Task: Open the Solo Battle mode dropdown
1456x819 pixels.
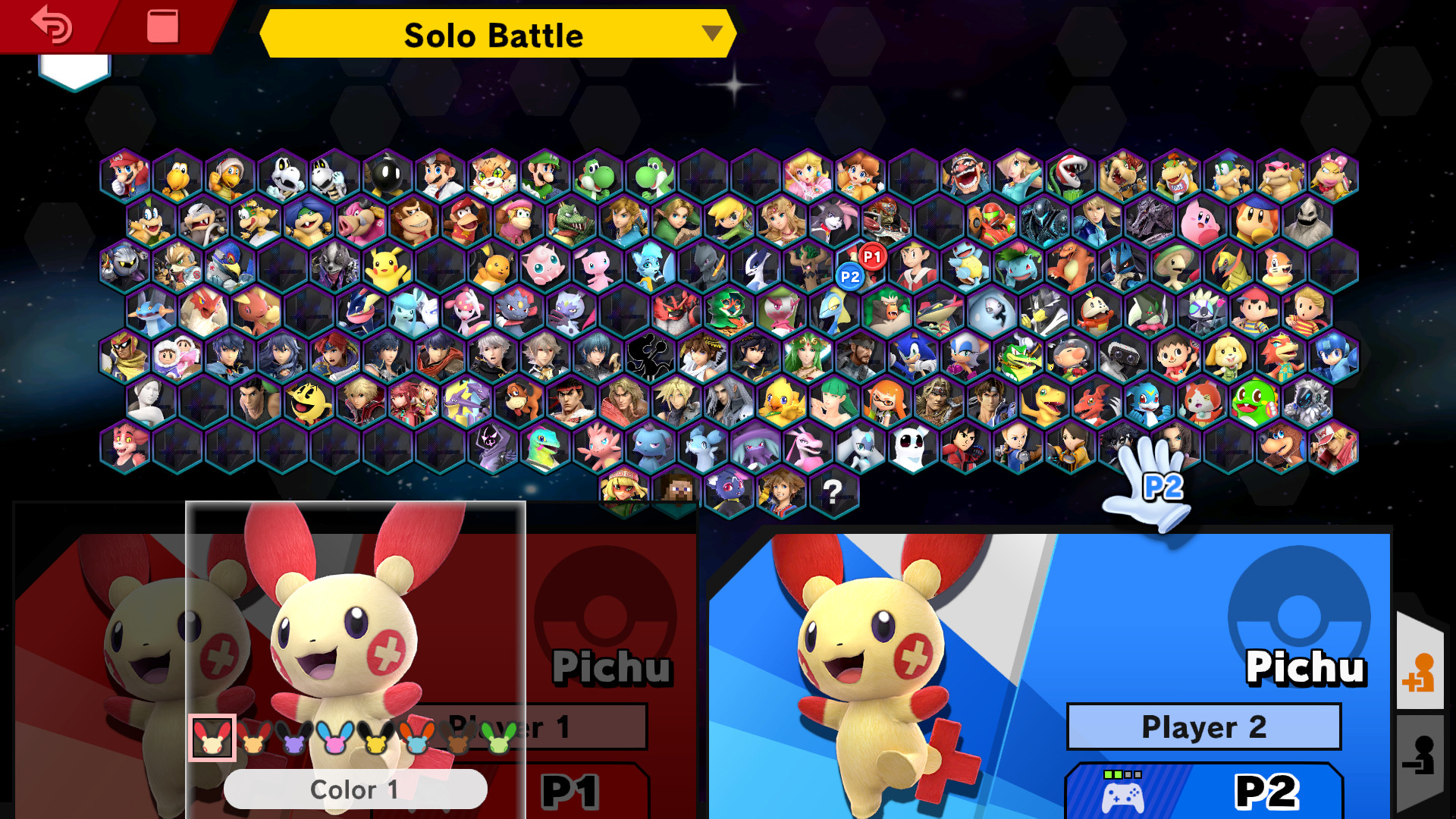Action: 497,34
